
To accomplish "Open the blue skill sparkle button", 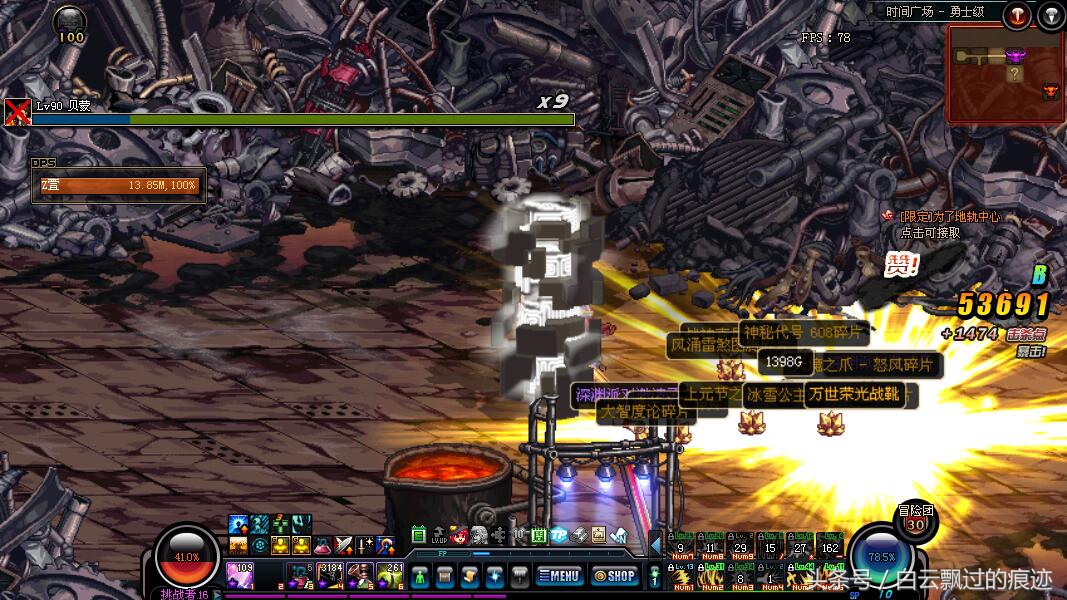I will point(495,576).
